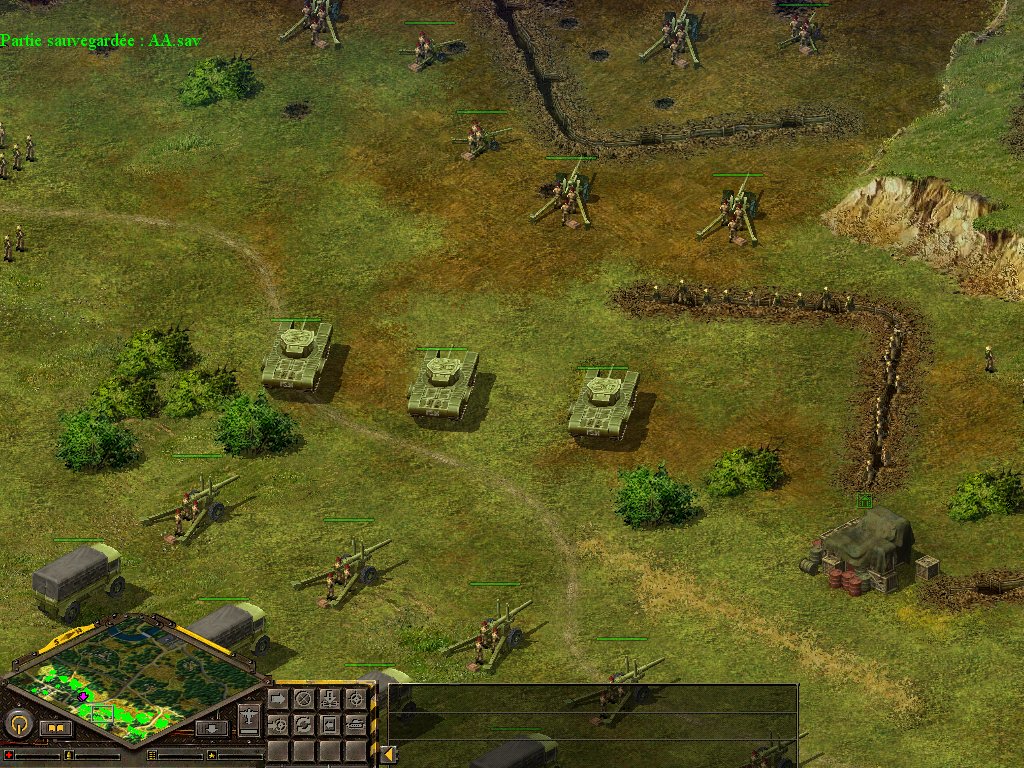The height and width of the screenshot is (768, 1024).
Task: Select the right tank unit
Action: 603,402
